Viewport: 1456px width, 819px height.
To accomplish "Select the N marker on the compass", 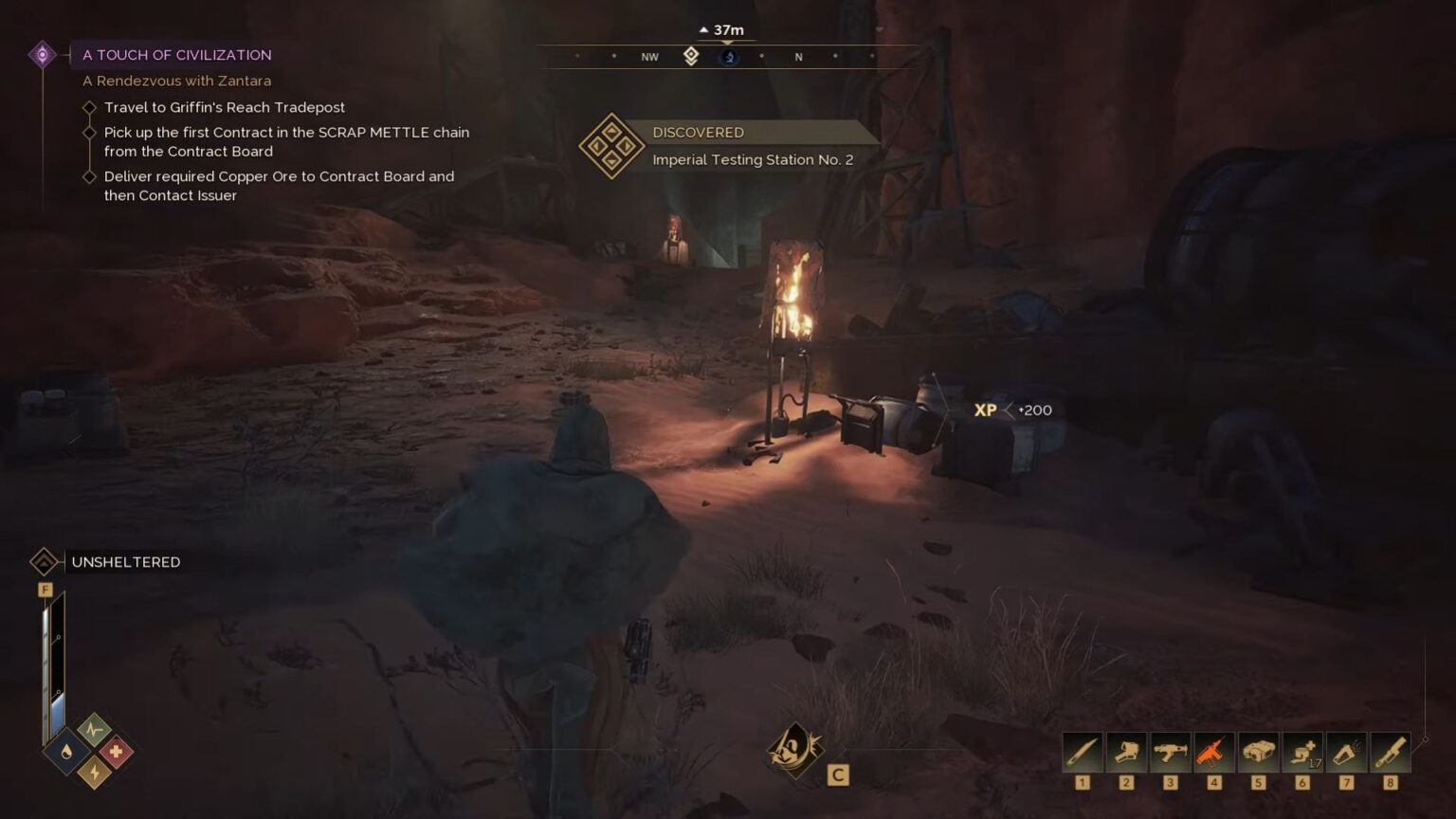I will 798,57.
